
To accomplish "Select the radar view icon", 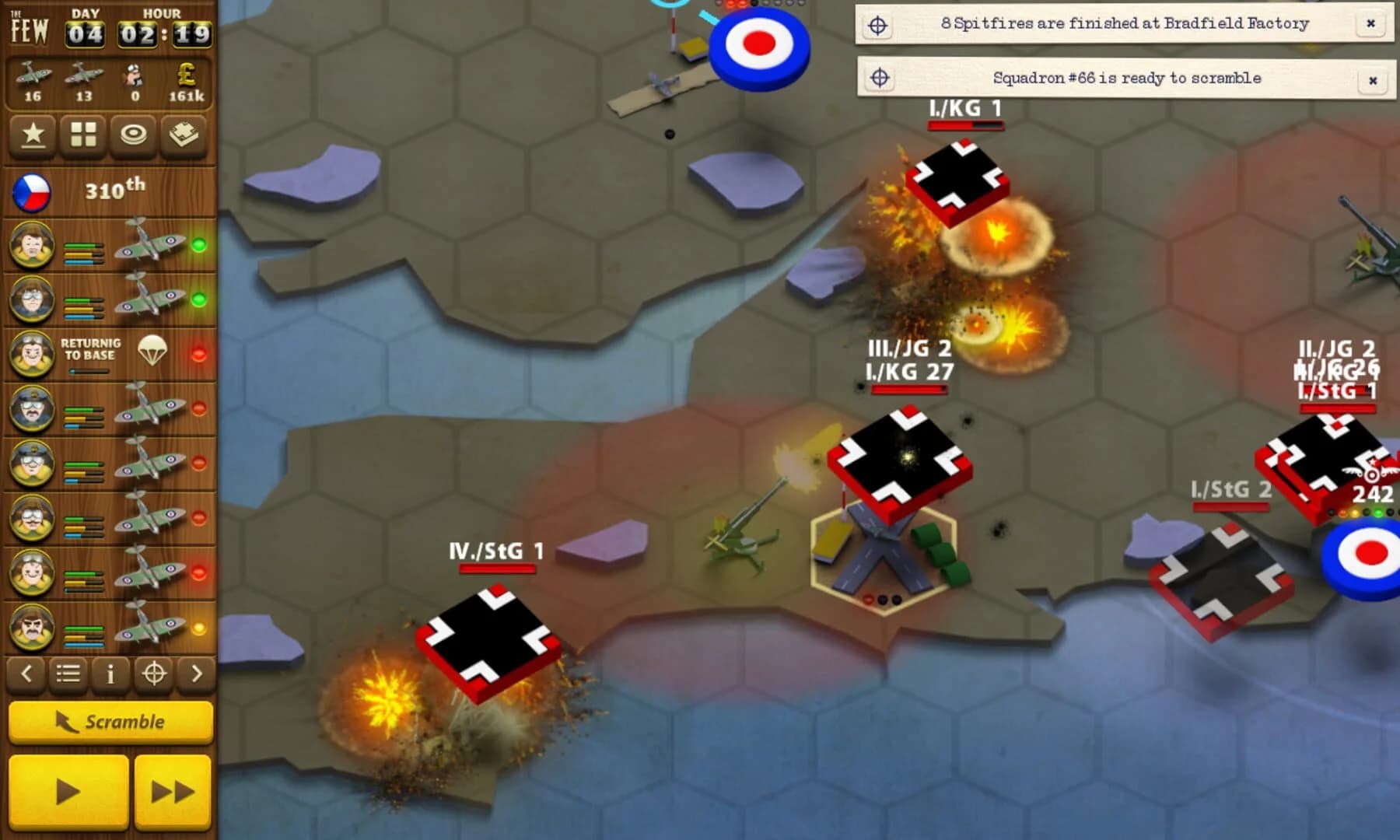I will (134, 136).
